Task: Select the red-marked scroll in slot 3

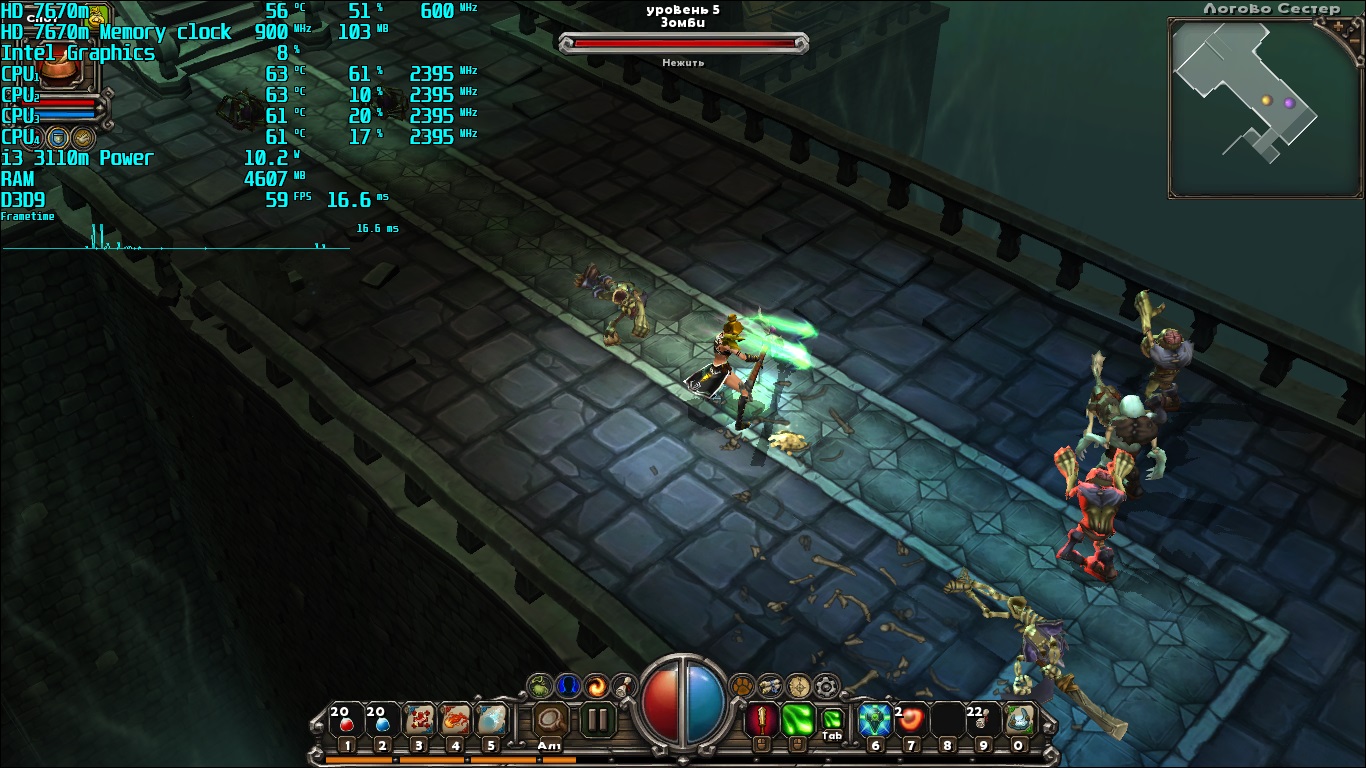Action: (x=418, y=720)
